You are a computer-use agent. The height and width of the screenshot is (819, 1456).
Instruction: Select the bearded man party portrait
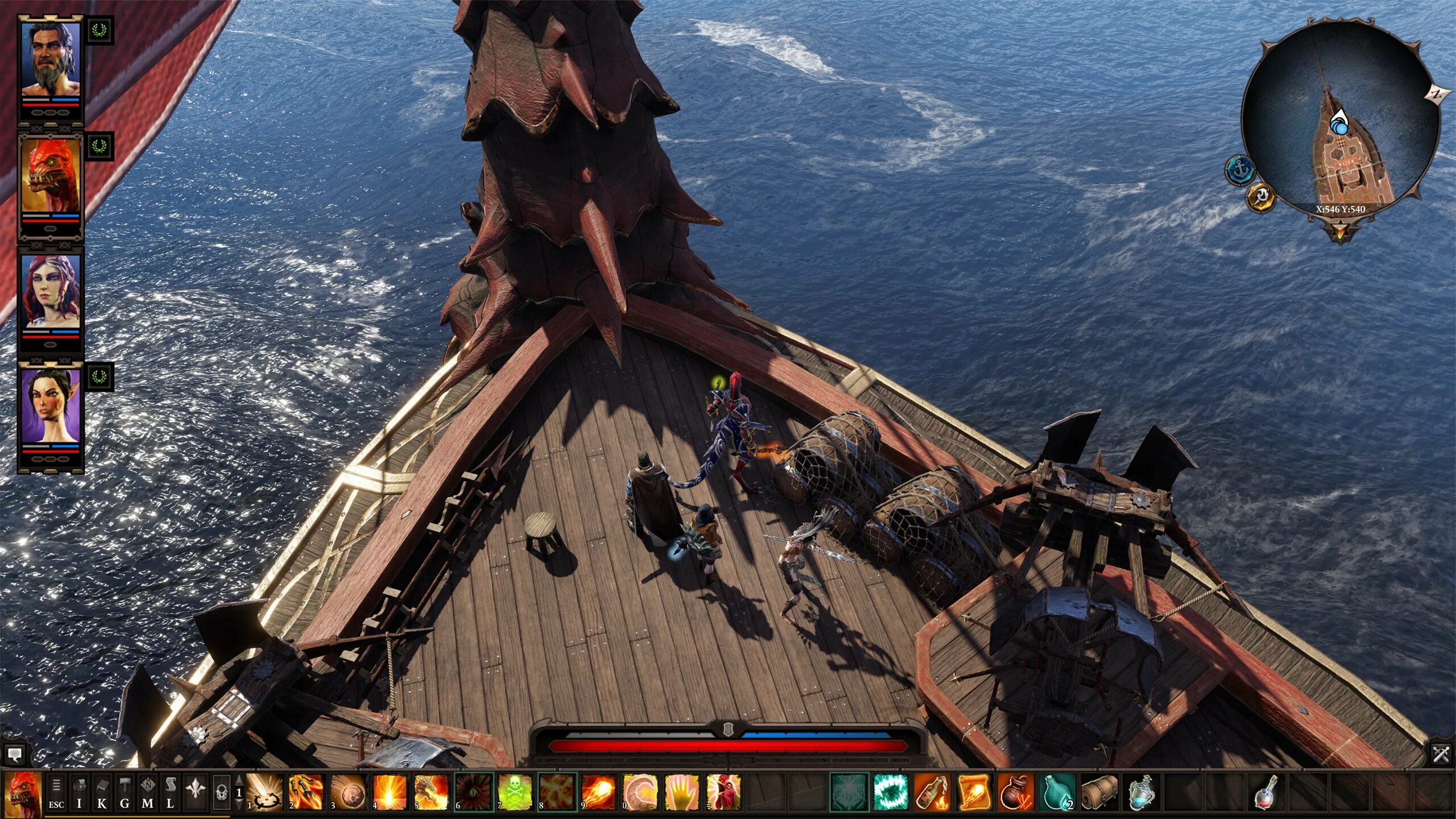[51, 60]
